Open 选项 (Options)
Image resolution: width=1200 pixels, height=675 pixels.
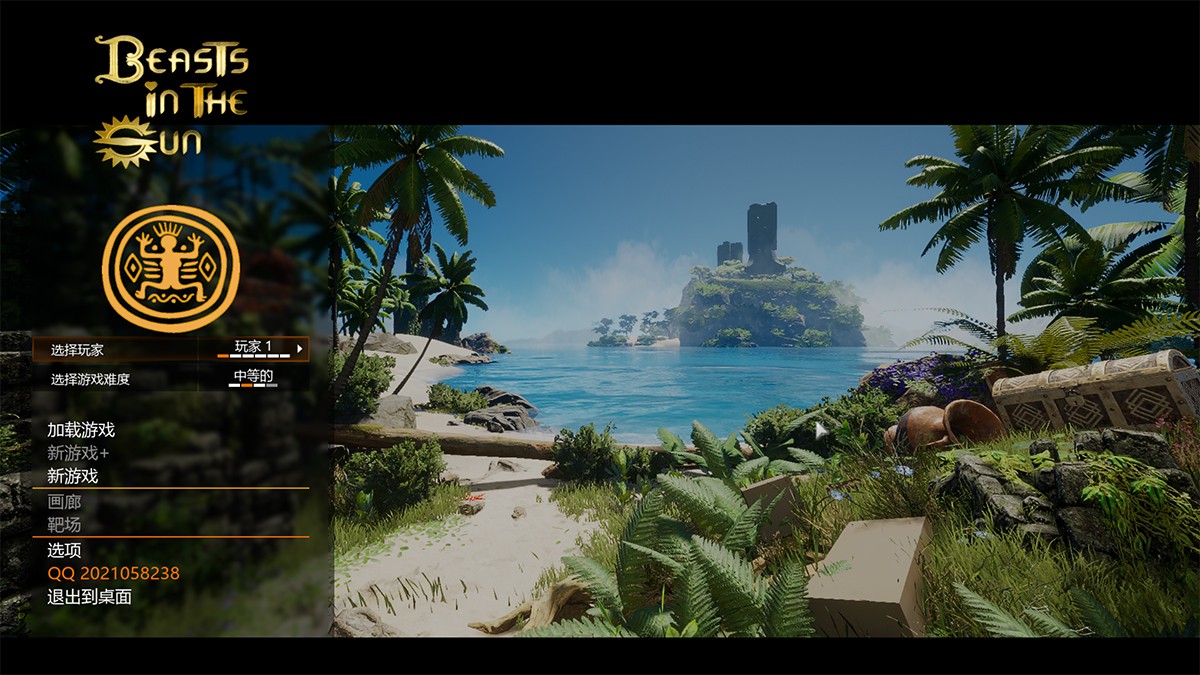64,550
